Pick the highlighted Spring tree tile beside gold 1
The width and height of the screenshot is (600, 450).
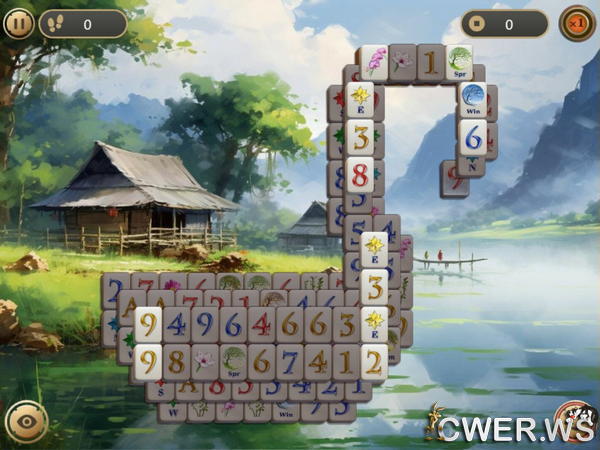460,62
